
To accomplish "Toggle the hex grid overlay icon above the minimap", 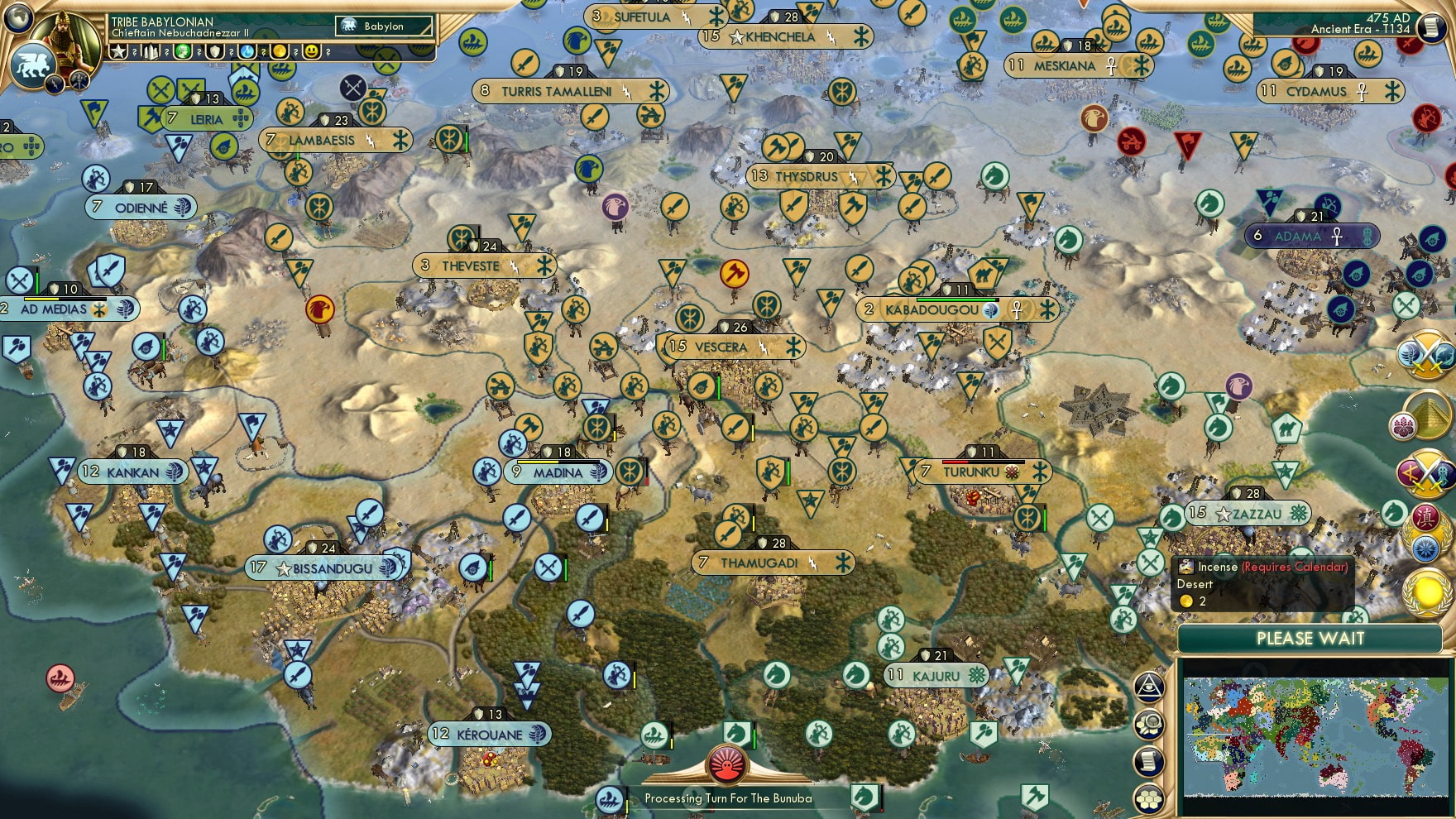I will 1149,799.
